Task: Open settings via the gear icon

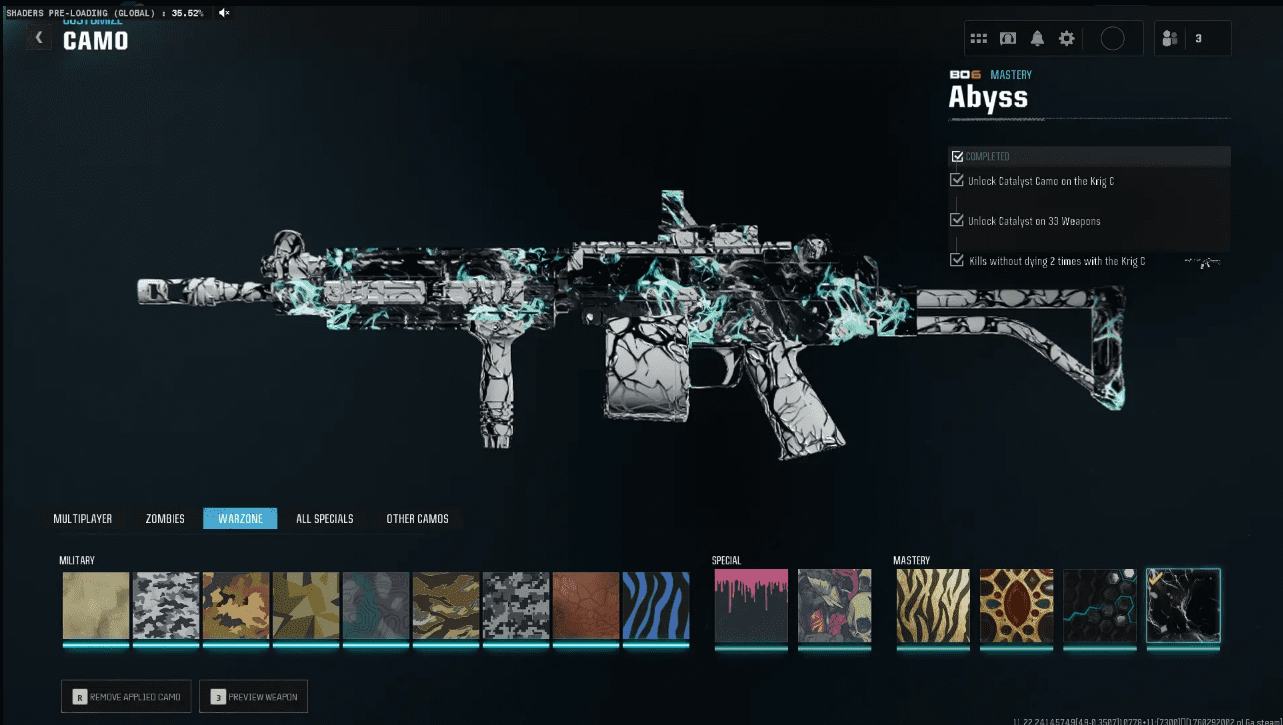Action: coord(1067,38)
